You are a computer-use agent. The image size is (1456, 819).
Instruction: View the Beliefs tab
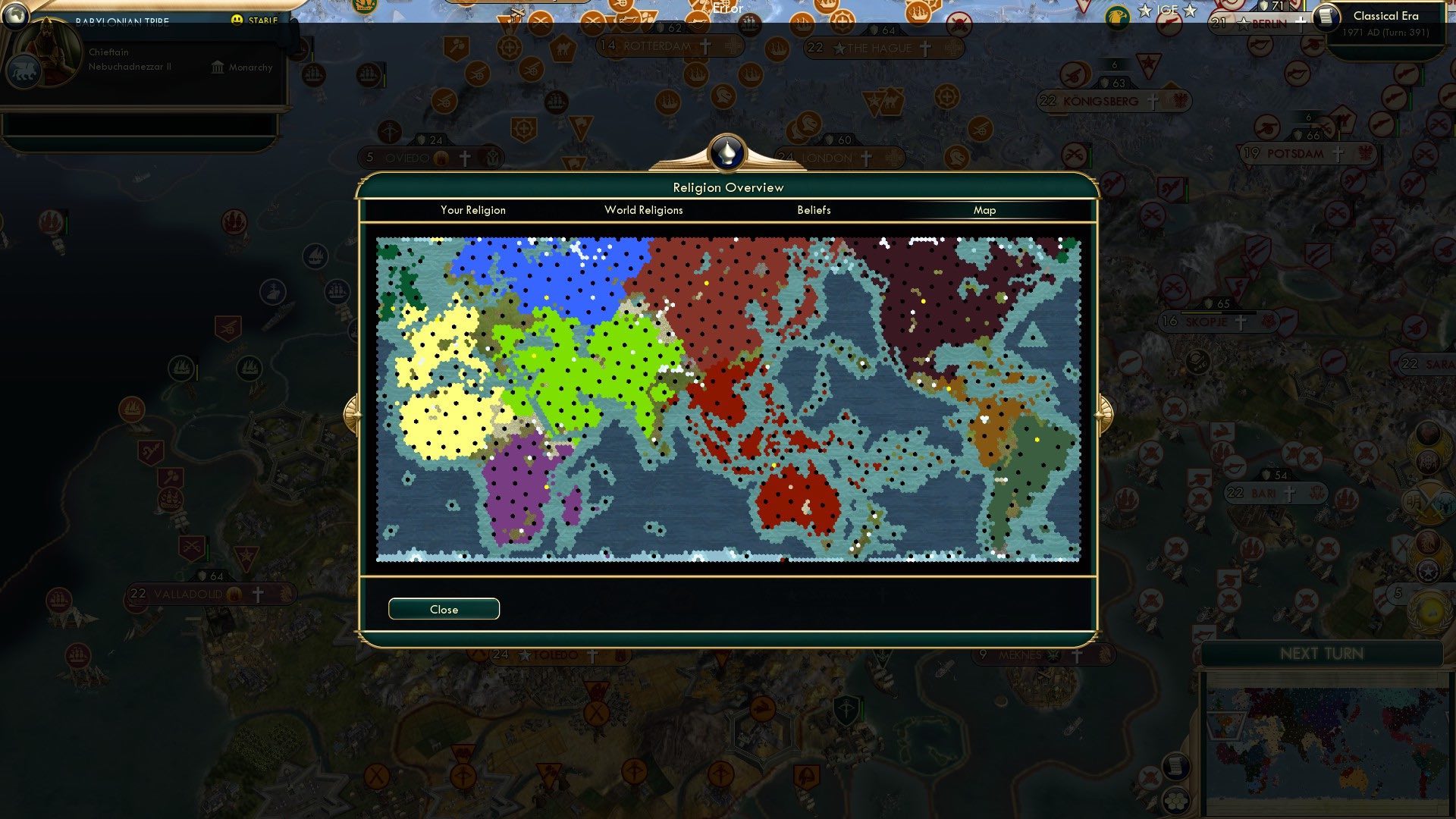[x=814, y=210]
